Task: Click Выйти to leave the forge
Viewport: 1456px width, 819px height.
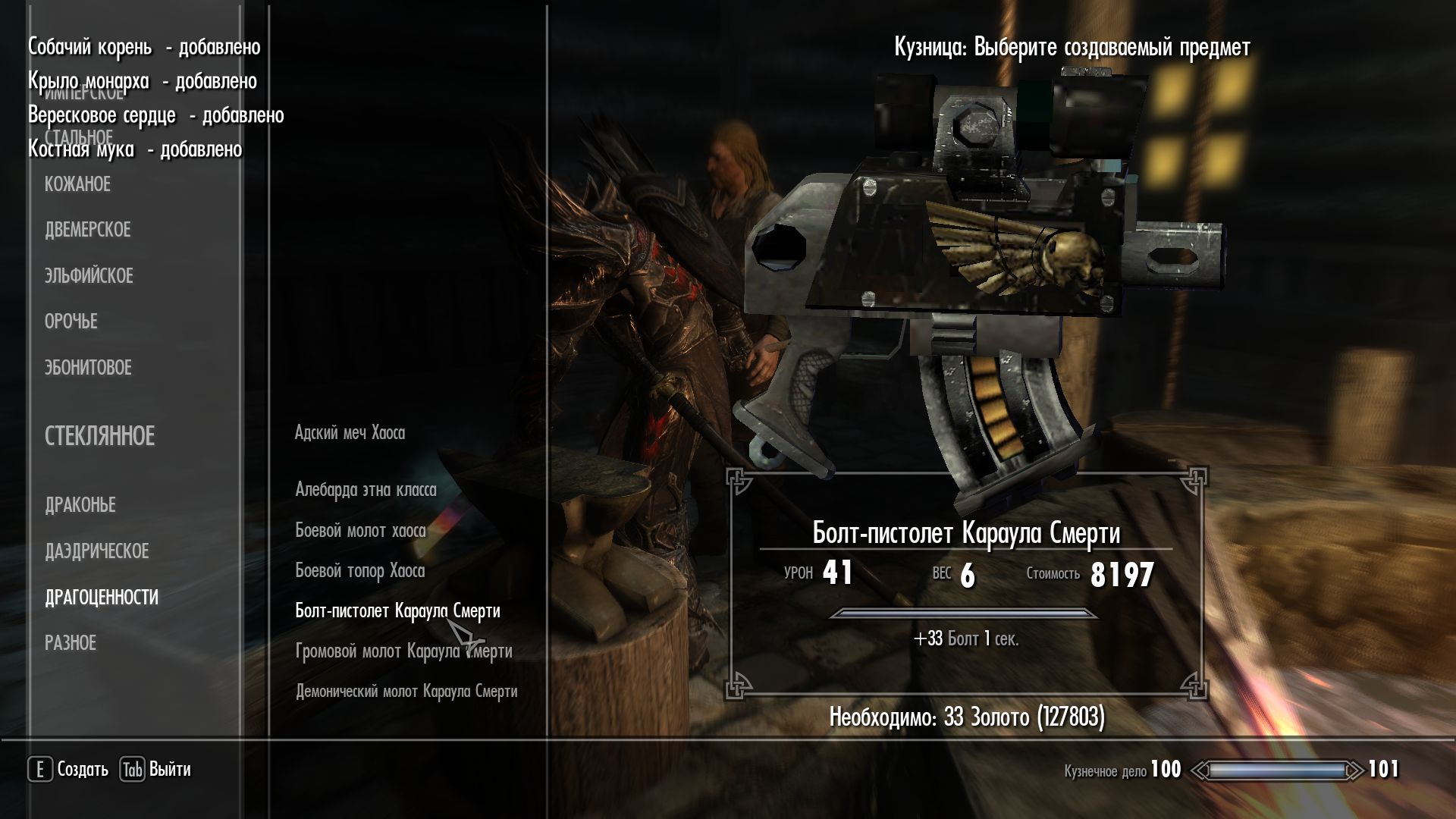Action: tap(155, 770)
